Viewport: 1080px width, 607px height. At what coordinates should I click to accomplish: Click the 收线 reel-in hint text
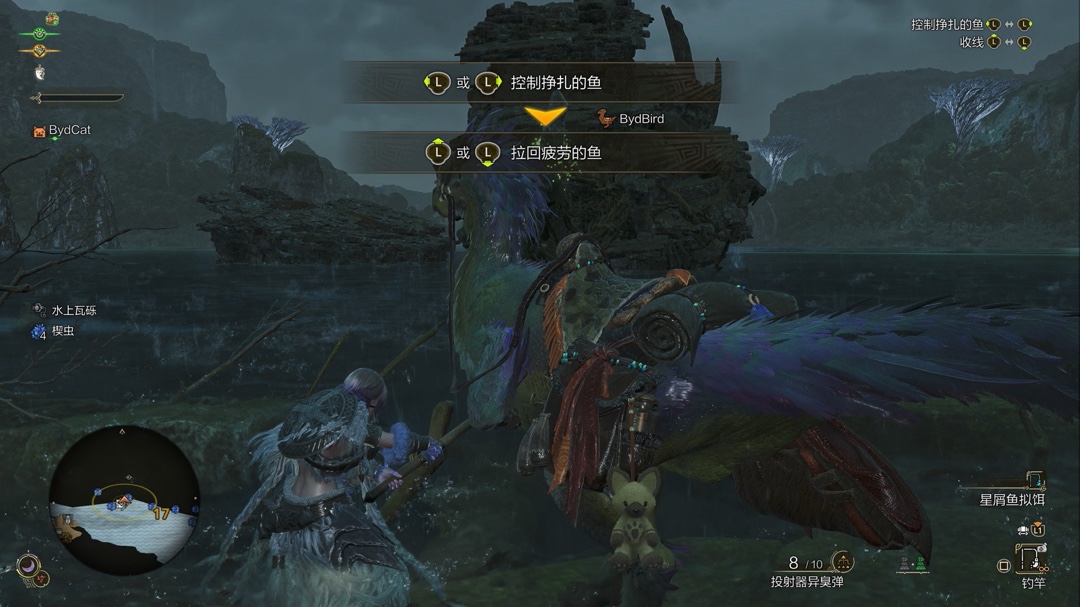pos(971,42)
